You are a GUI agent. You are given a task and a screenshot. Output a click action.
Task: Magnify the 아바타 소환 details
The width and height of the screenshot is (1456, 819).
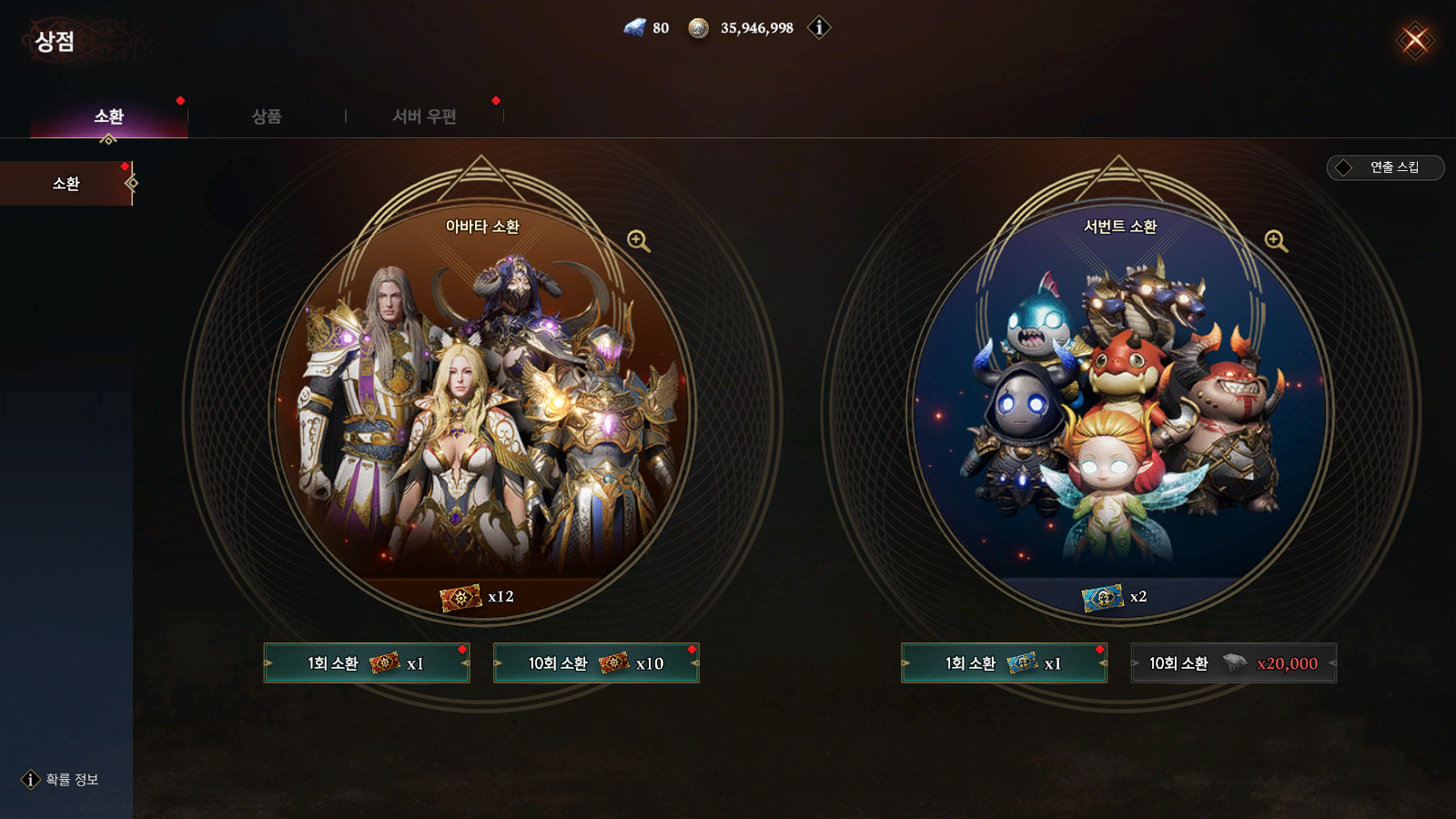click(639, 241)
